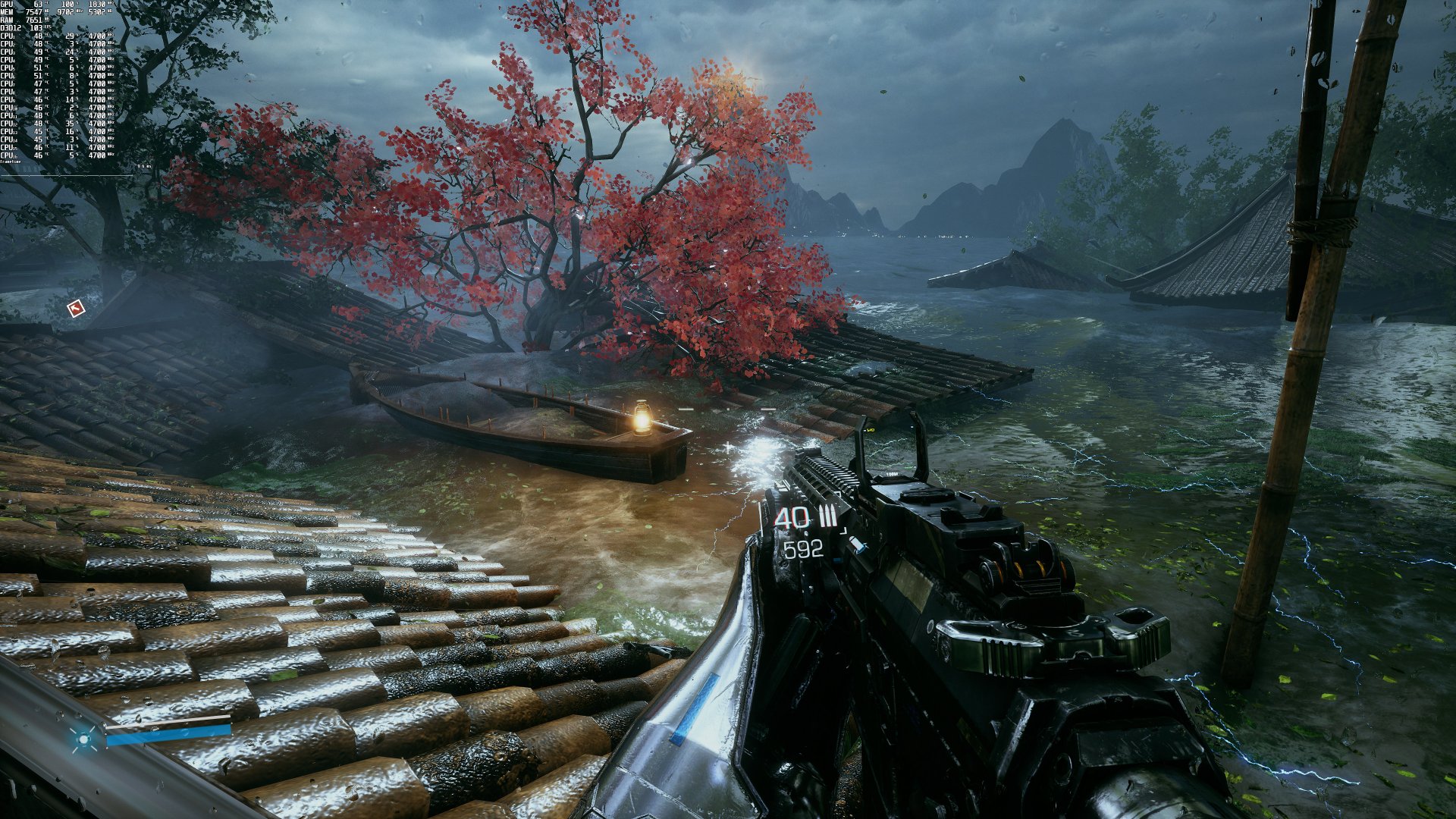Click the red dot sight reticle on the rifle
This screenshot has width=1456, height=819.
click(871, 430)
